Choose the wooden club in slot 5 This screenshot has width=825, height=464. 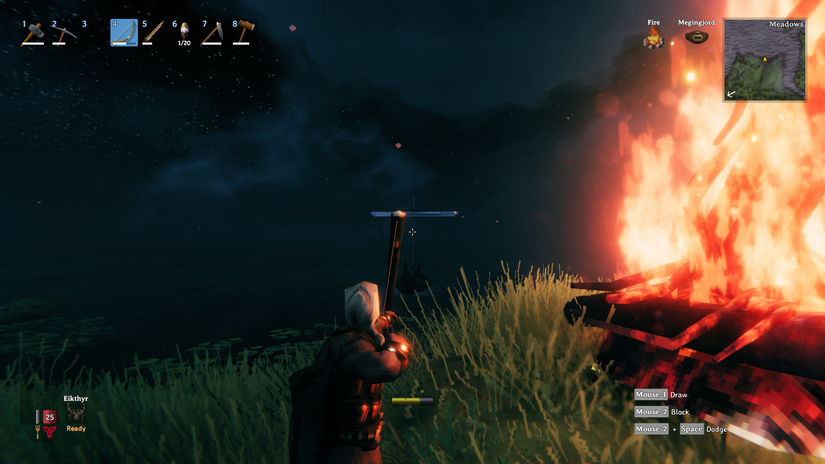pyautogui.click(x=152, y=33)
